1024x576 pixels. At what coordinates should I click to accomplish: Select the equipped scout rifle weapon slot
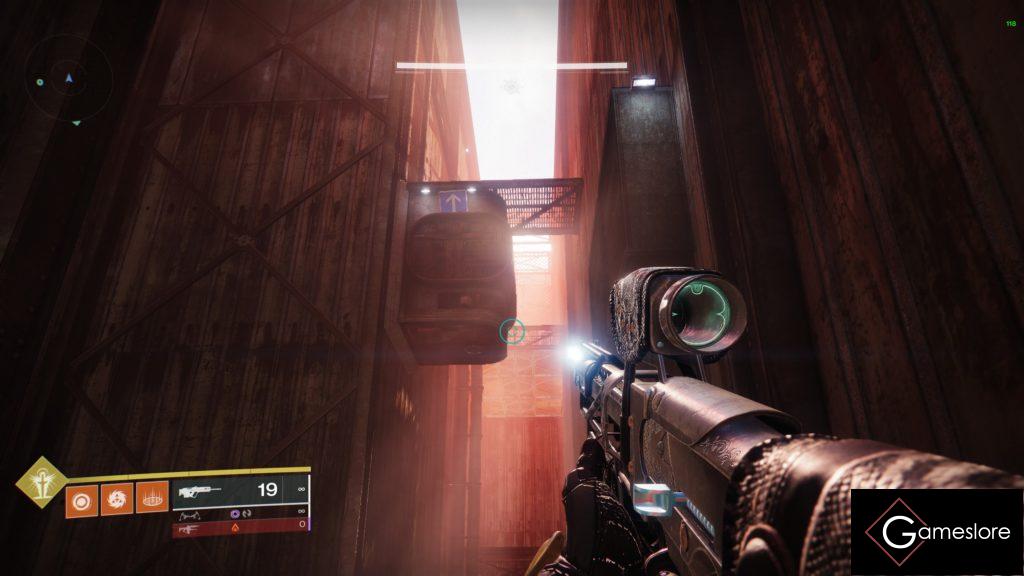click(x=240, y=490)
